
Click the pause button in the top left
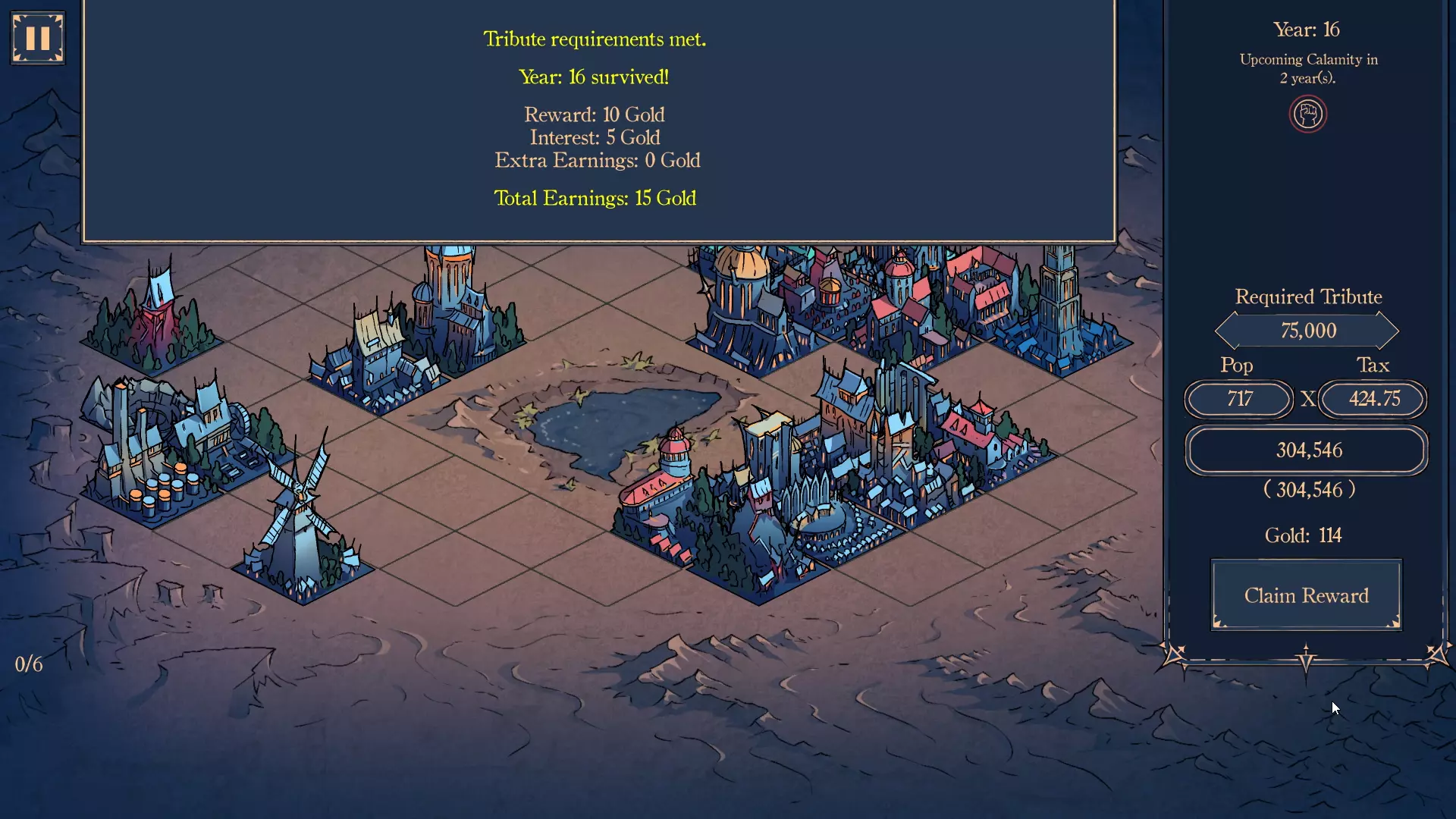click(x=36, y=36)
